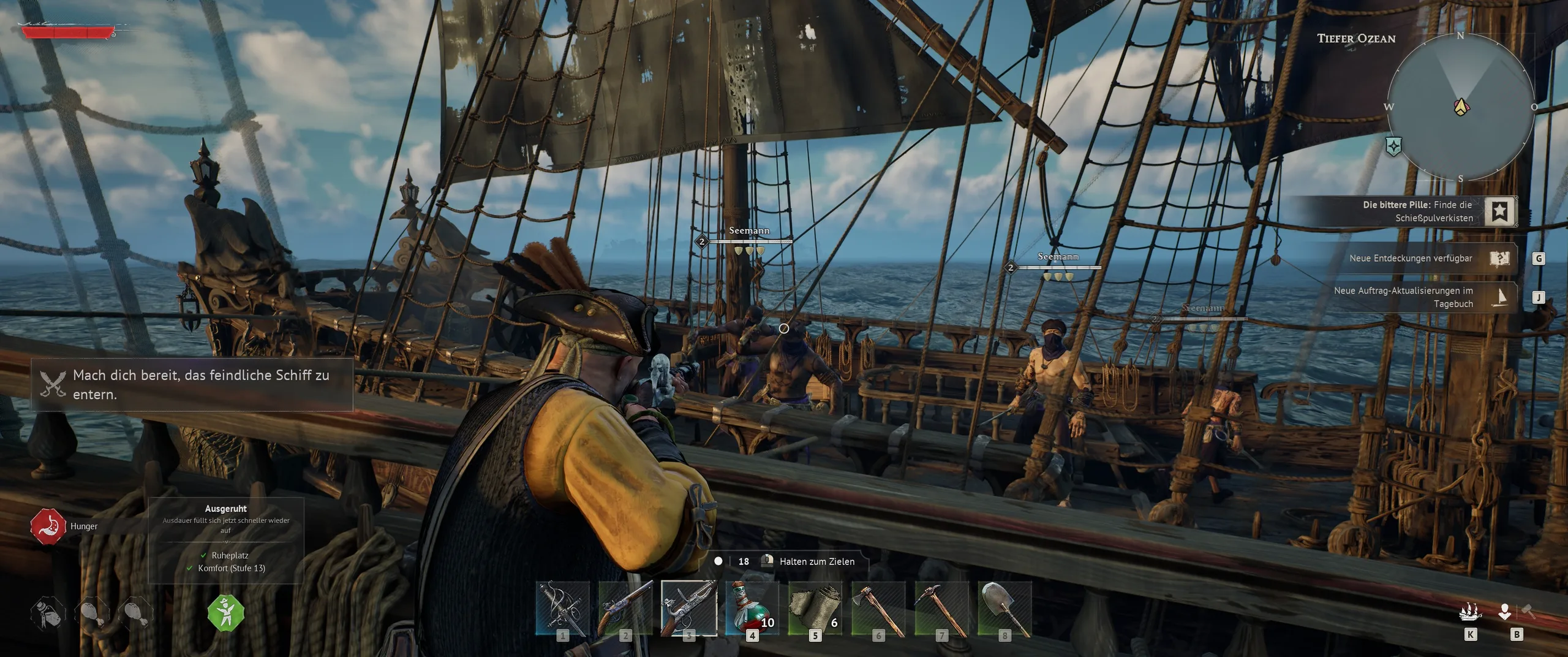1568x657 pixels.
Task: Open the ship menu icon
Action: pos(1470,613)
